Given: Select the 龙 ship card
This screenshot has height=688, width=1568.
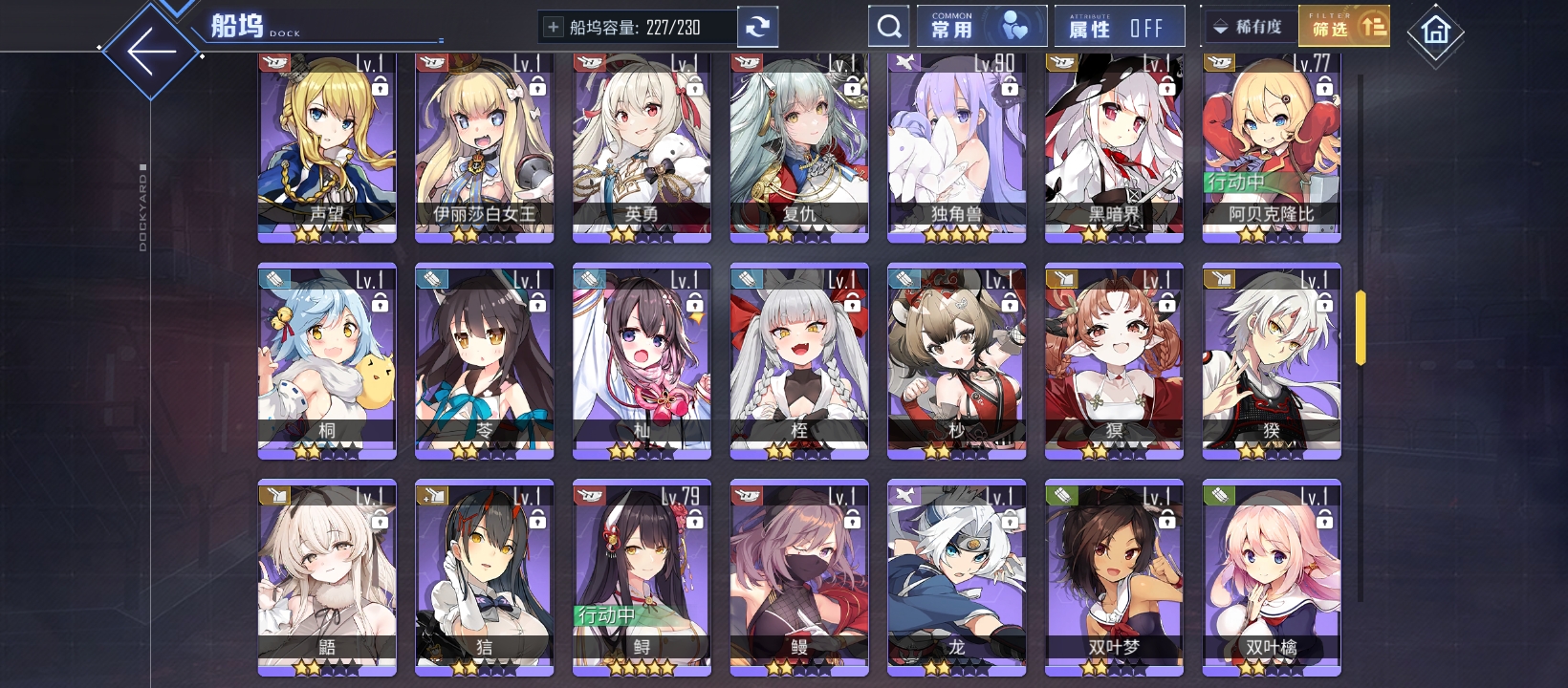Looking at the screenshot, I should (956, 573).
